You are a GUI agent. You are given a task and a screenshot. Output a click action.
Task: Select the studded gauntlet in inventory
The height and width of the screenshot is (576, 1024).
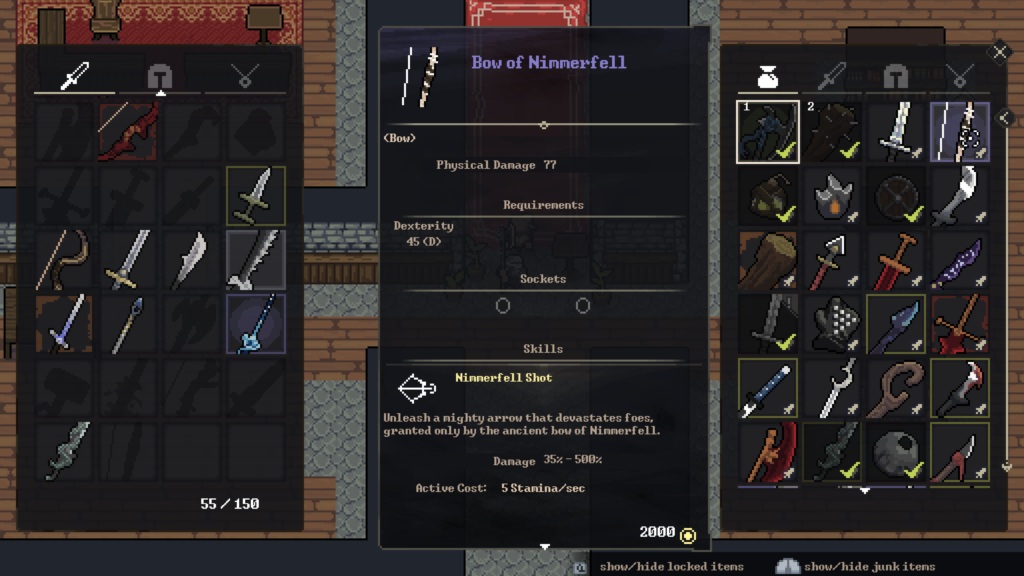(832, 323)
